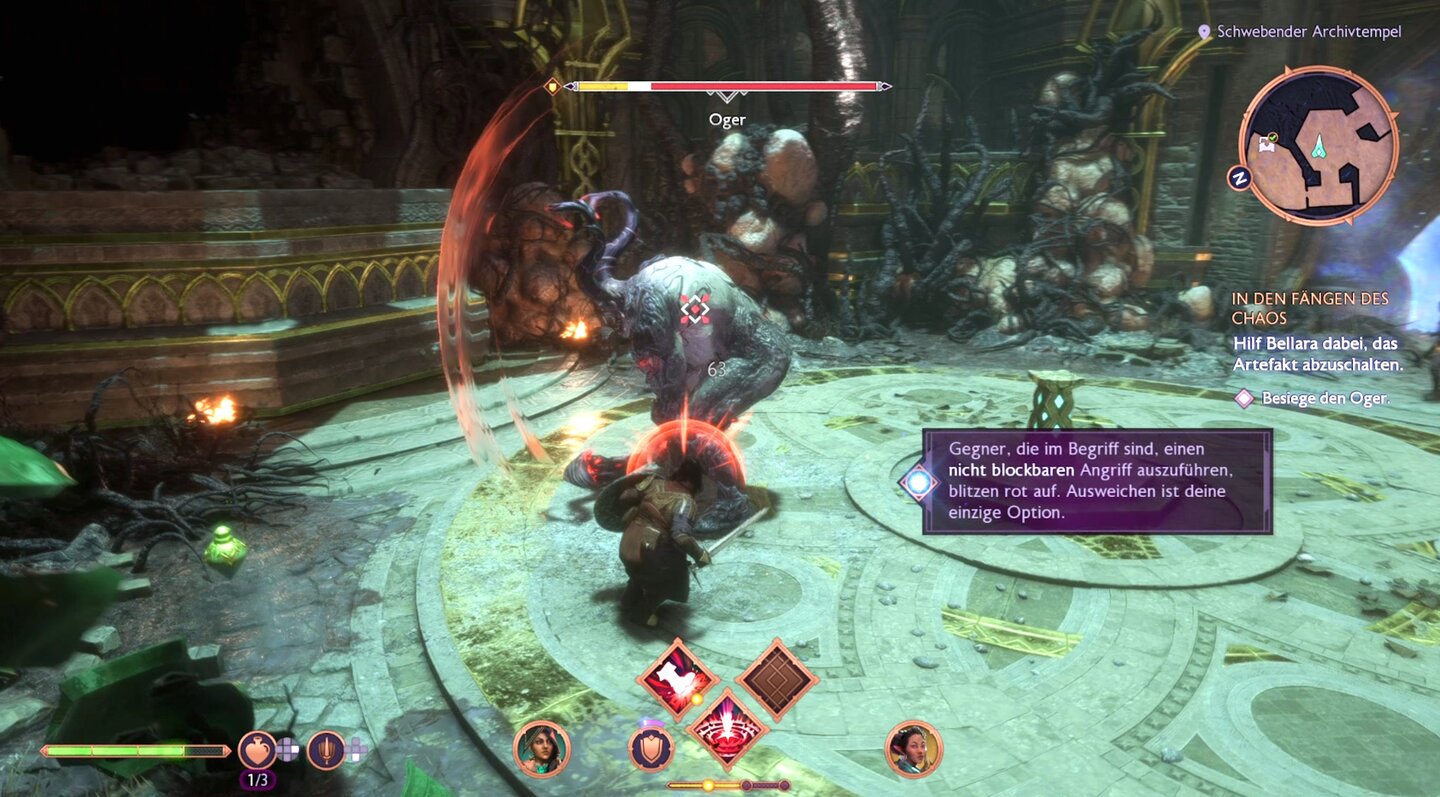Viewport: 1440px width, 797px height.
Task: Choose the locked brown ability diamond
Action: point(777,680)
